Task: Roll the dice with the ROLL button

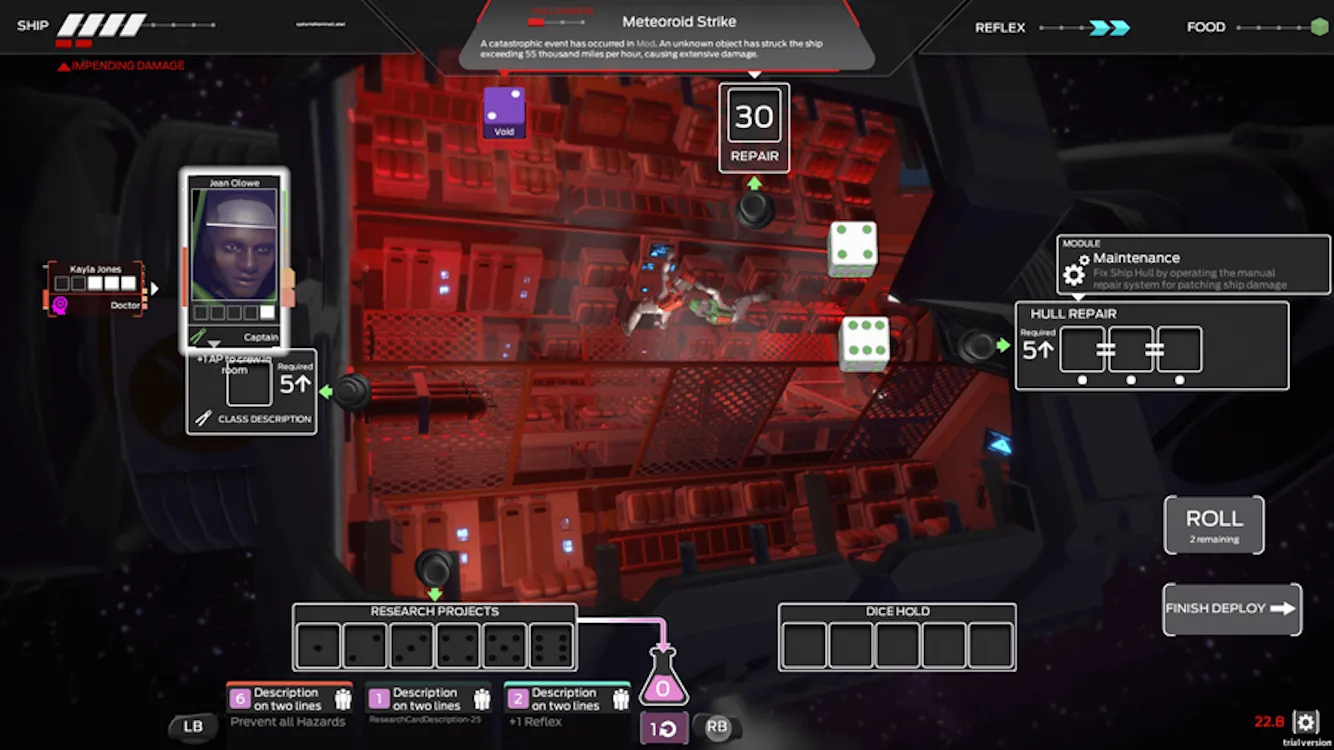Action: click(1213, 524)
